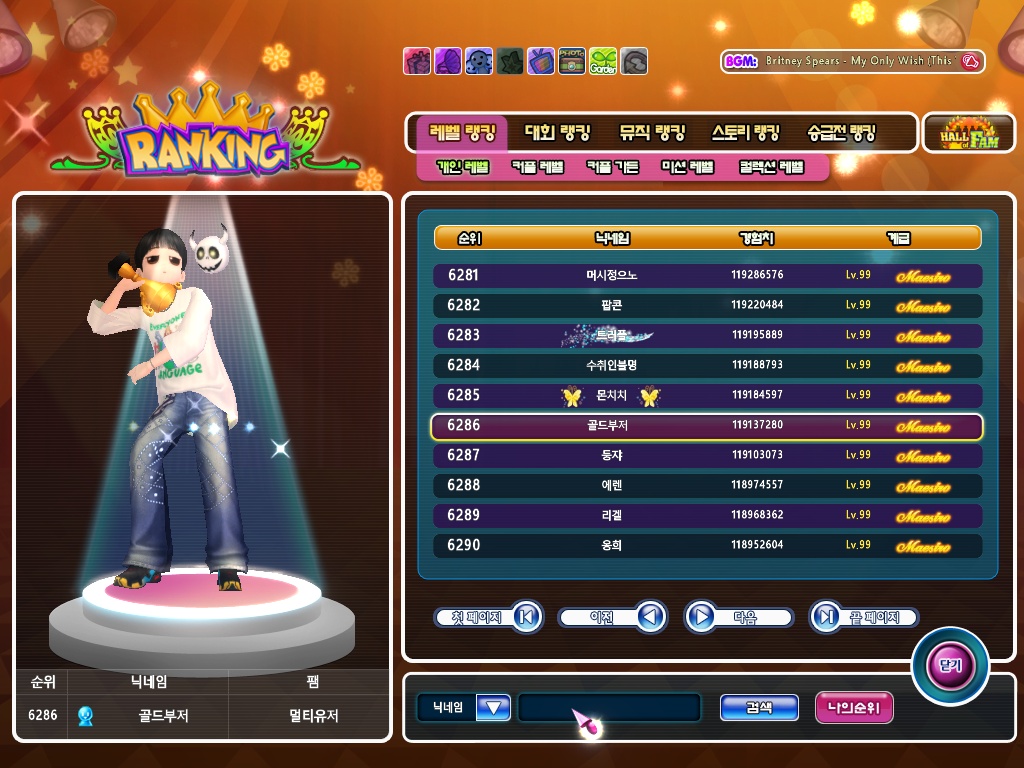Focus the nickname search input field
The height and width of the screenshot is (768, 1024).
tap(609, 708)
